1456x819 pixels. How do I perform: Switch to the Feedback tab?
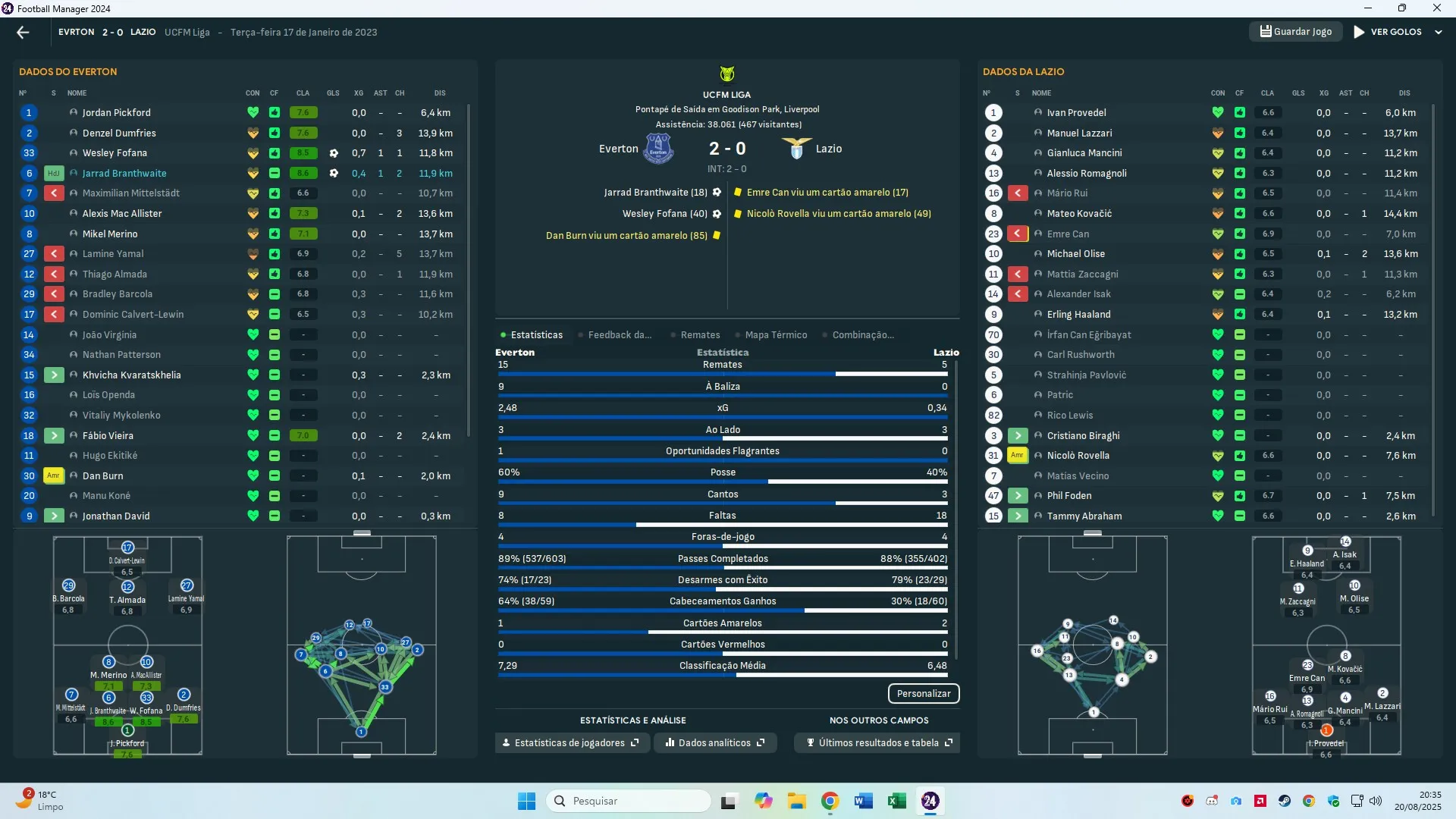pyautogui.click(x=619, y=334)
